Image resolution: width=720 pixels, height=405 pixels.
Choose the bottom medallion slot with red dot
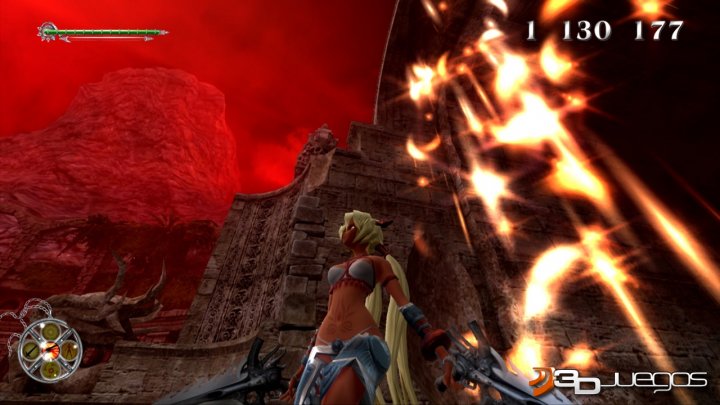50,371
